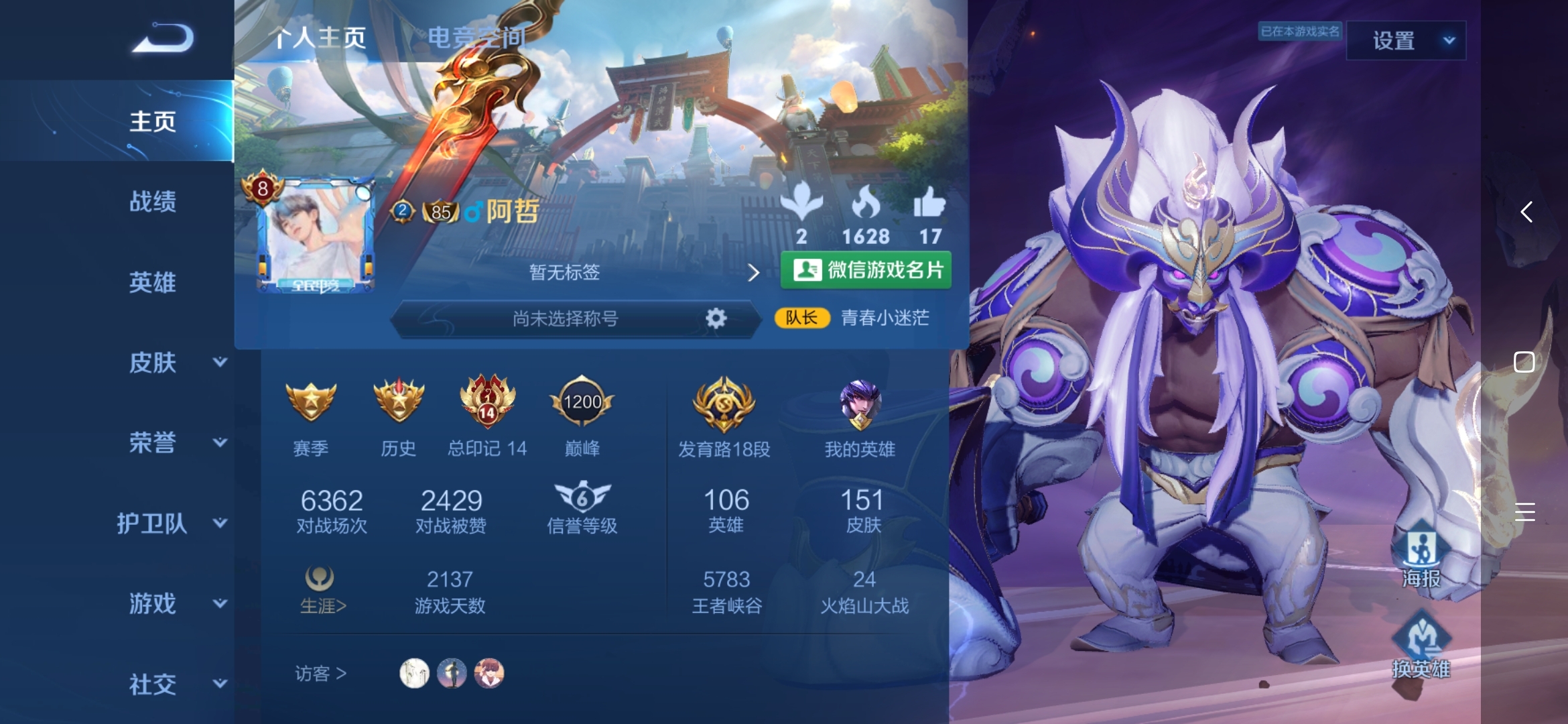The image size is (1568, 724).
Task: Open the 设置 dropdown
Action: tap(1406, 41)
